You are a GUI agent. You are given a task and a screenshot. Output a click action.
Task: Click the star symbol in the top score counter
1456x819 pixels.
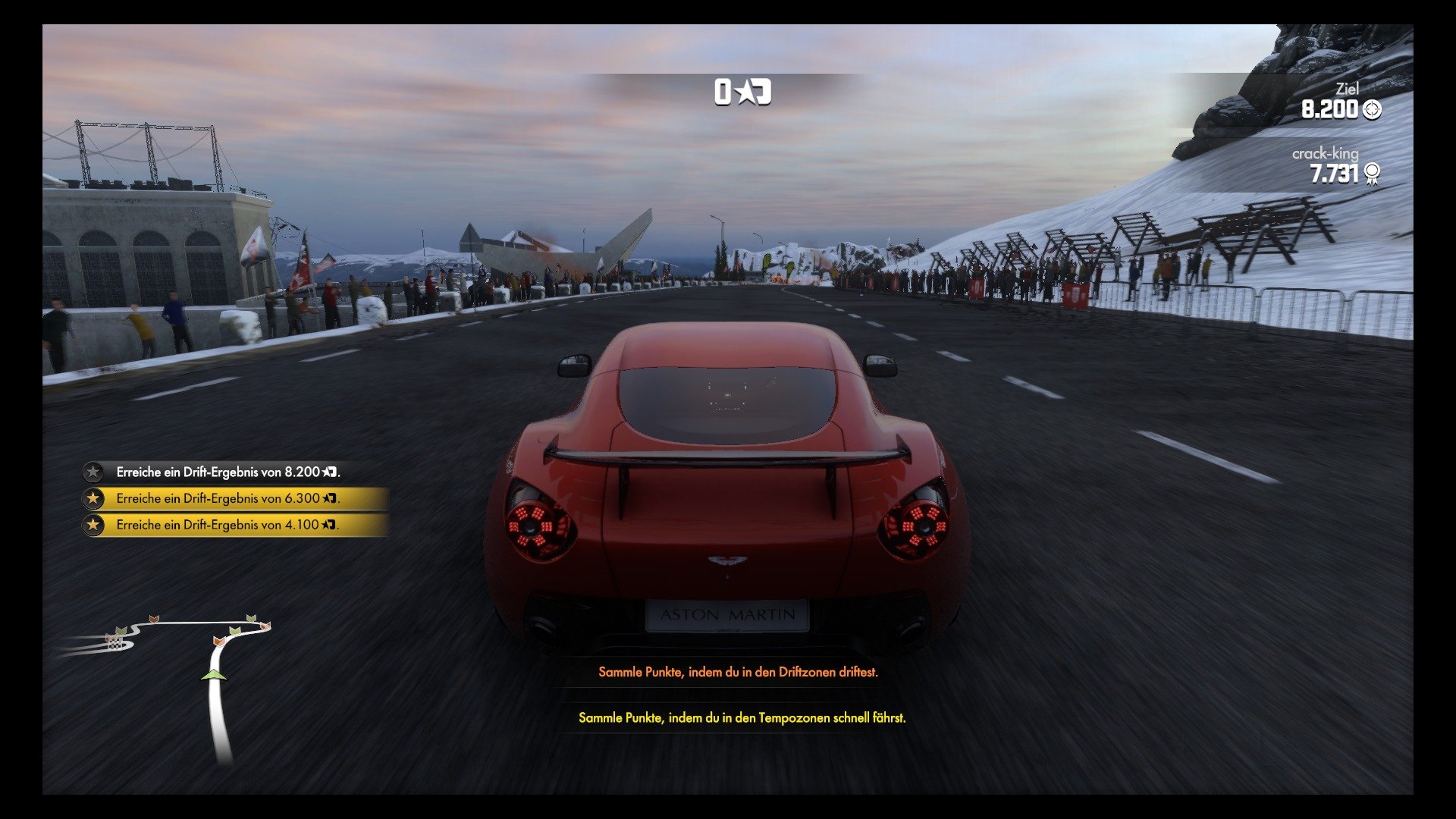745,92
